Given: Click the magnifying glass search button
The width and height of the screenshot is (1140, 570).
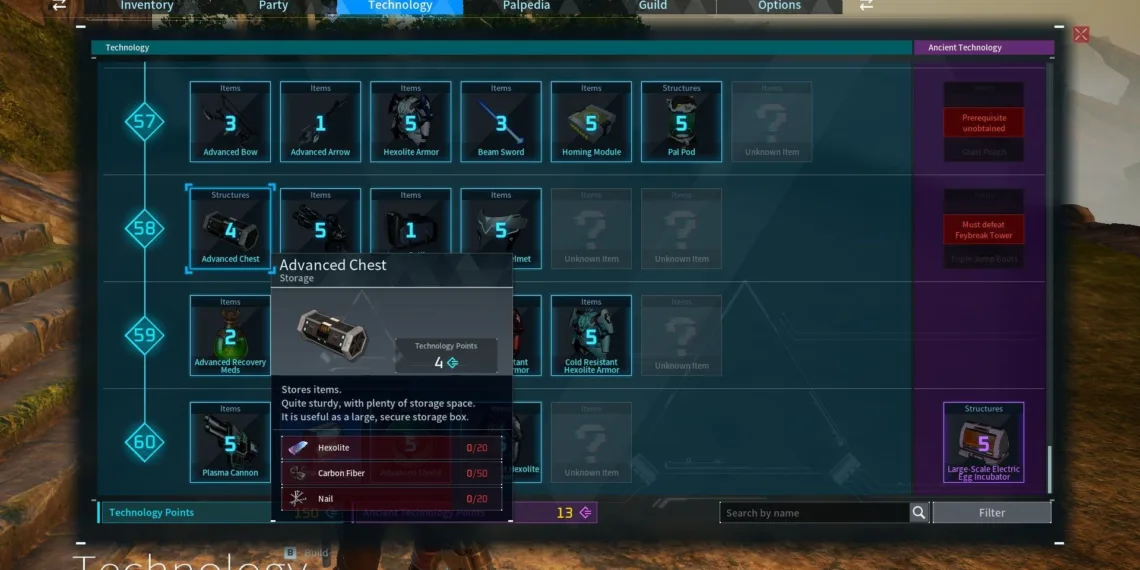Looking at the screenshot, I should 919,513.
